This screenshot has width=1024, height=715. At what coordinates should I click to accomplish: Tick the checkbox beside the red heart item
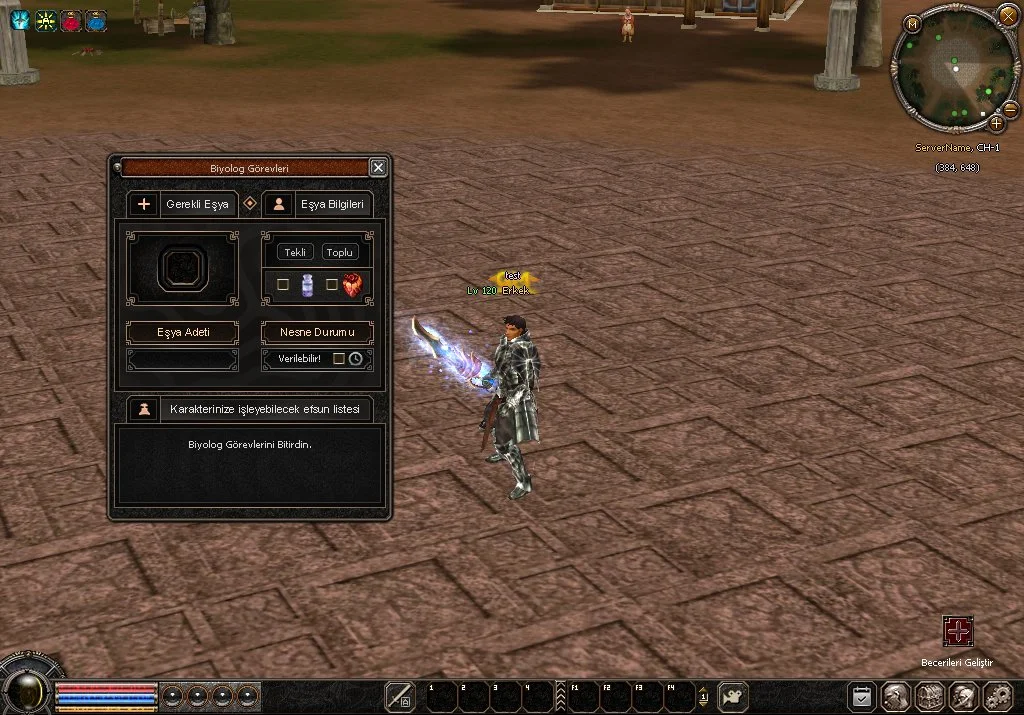click(332, 285)
